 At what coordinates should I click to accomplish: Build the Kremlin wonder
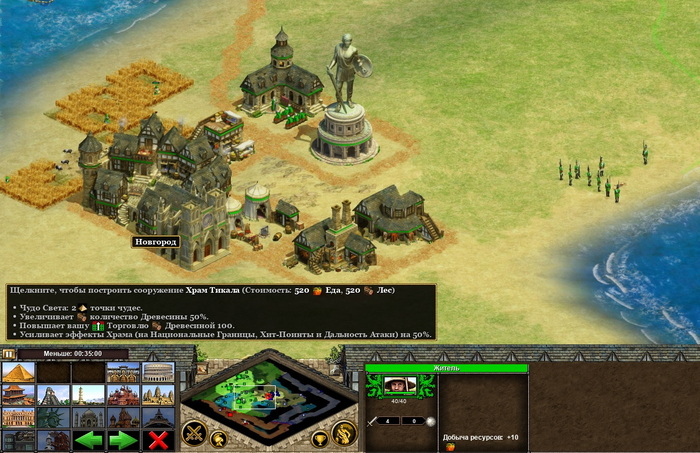pos(123,418)
